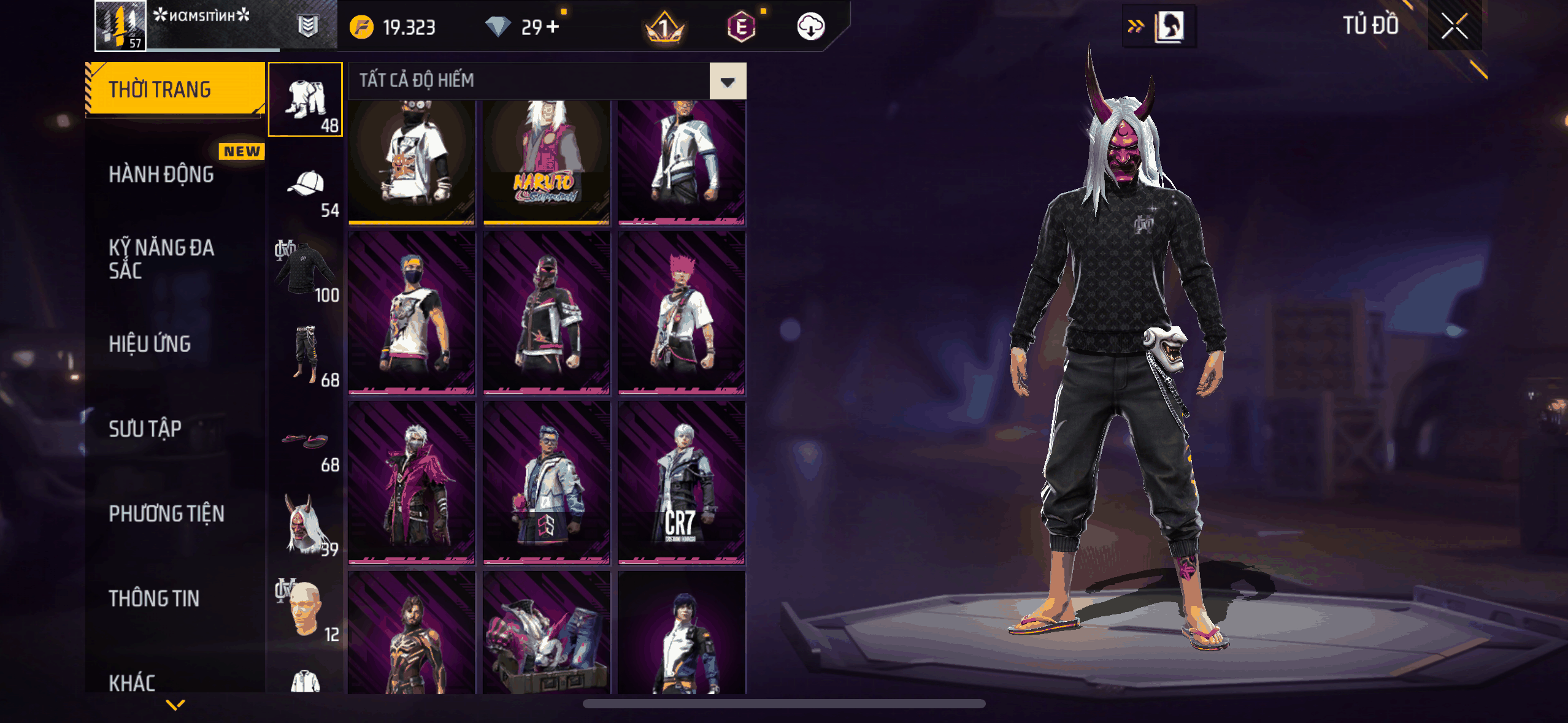1568x723 pixels.
Task: Close the TỦ ĐỒ wardrobe screen
Action: 1454,26
